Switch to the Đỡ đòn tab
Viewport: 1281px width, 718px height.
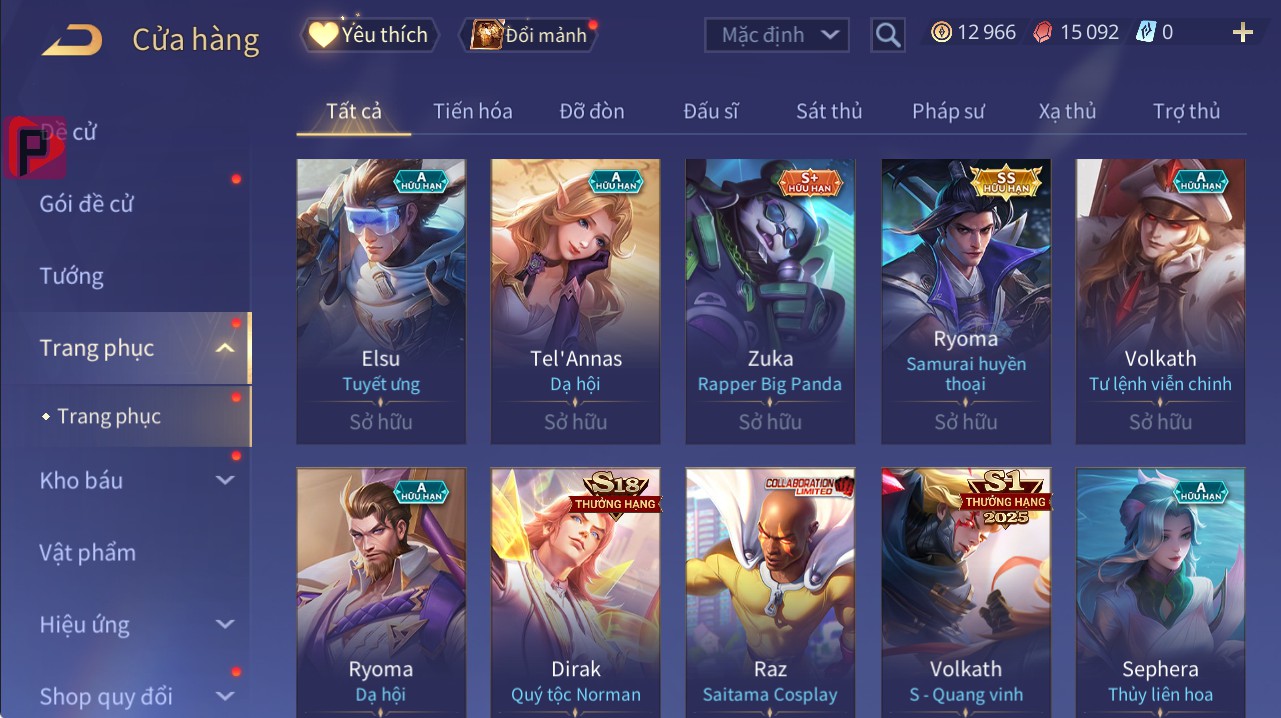coord(592,111)
